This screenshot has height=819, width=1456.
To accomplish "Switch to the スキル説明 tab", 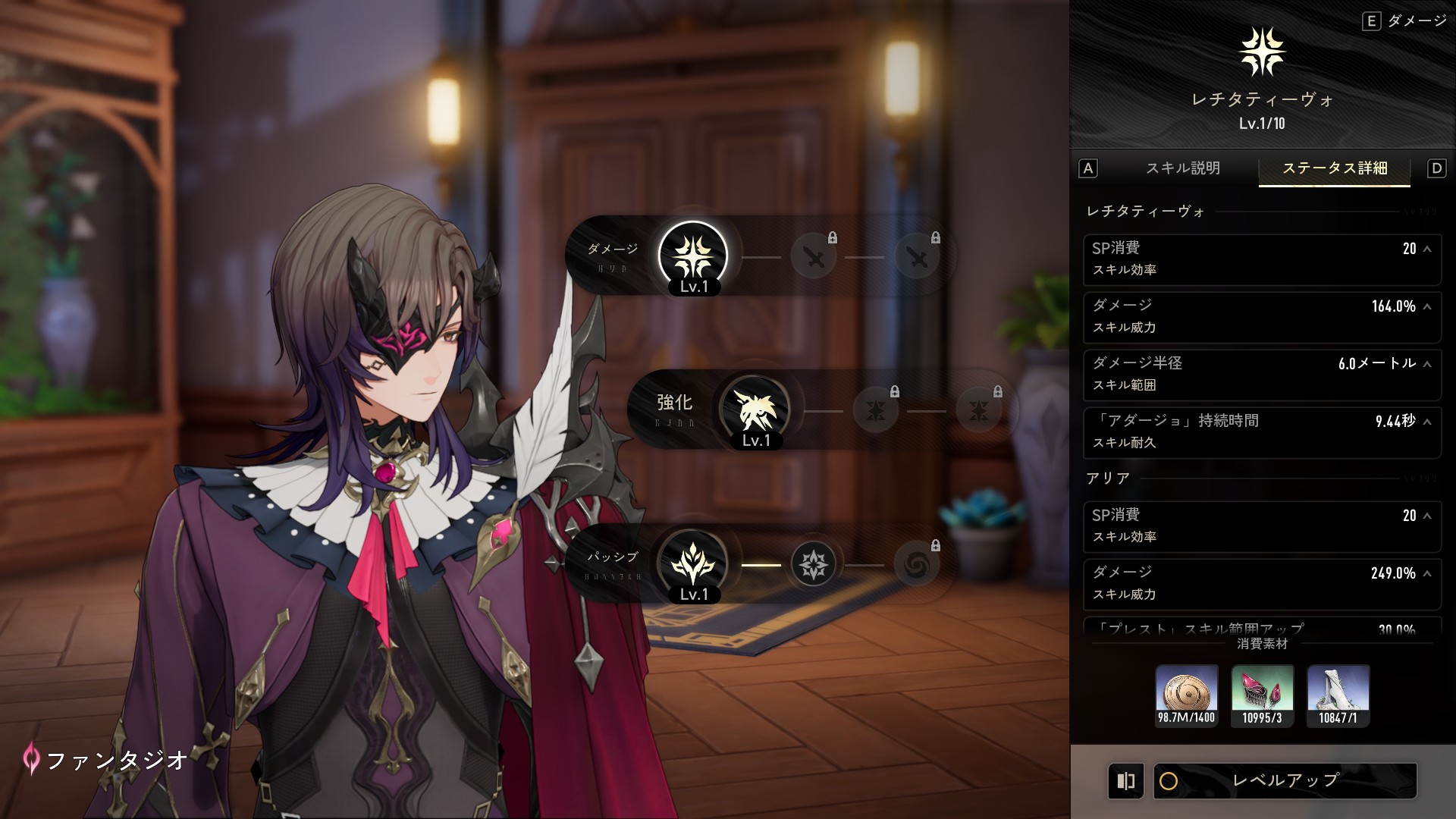I will (1182, 168).
